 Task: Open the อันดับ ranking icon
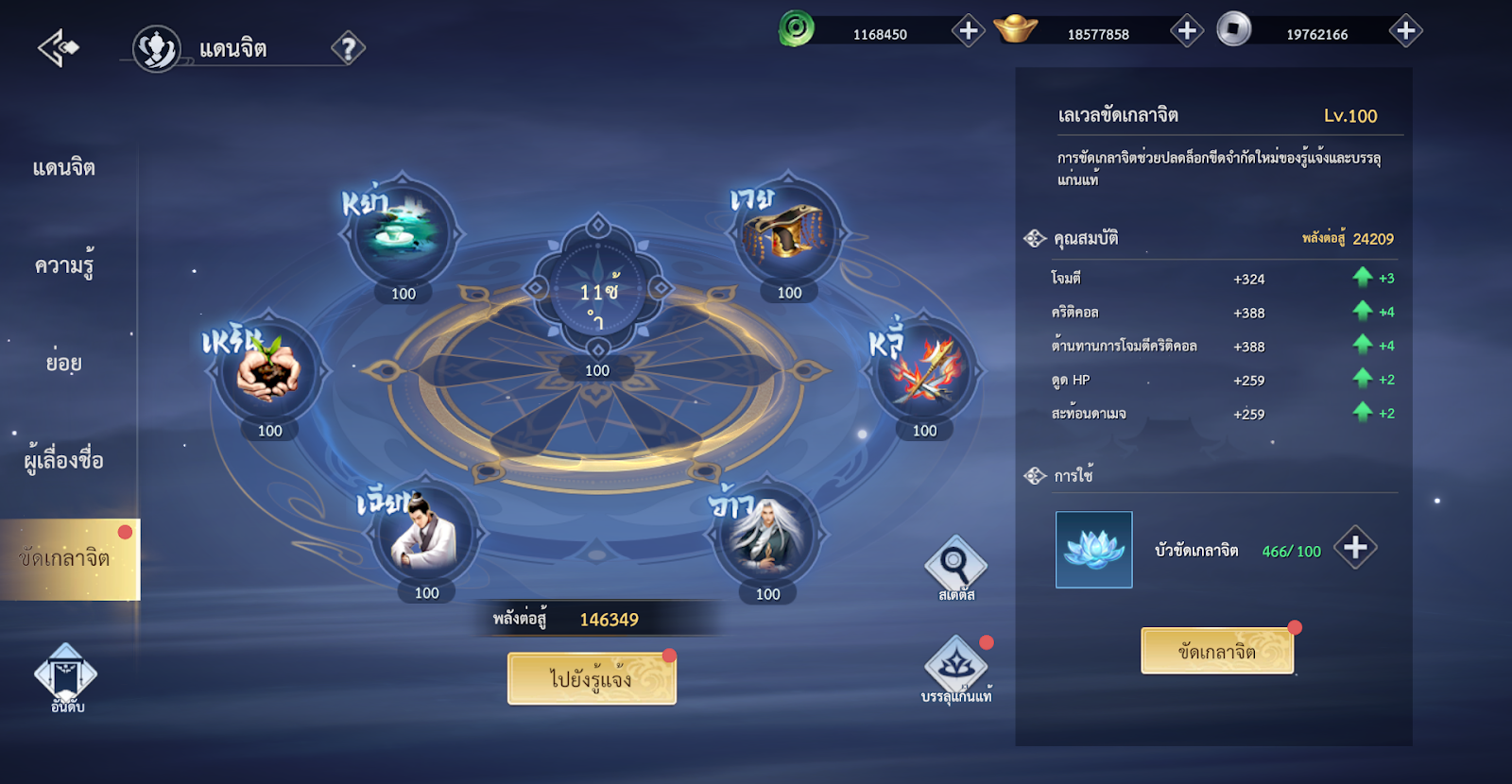[x=66, y=676]
